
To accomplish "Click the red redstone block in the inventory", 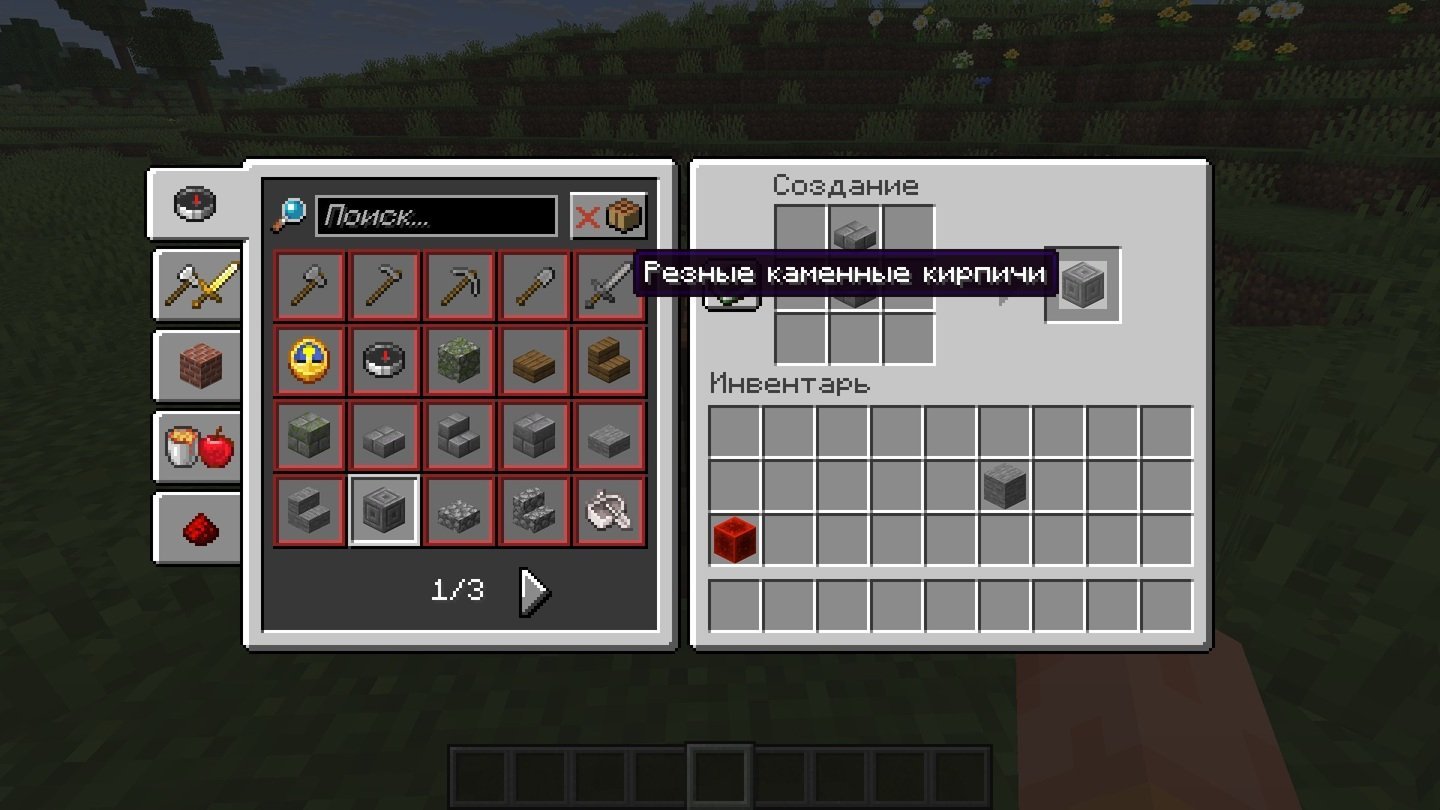I will (x=735, y=540).
